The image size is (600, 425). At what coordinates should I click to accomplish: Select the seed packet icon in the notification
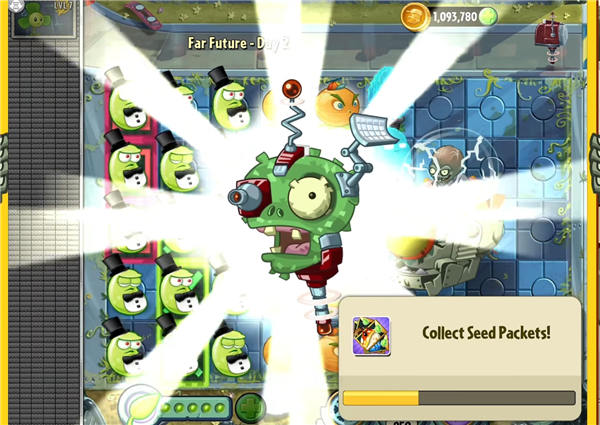(371, 337)
